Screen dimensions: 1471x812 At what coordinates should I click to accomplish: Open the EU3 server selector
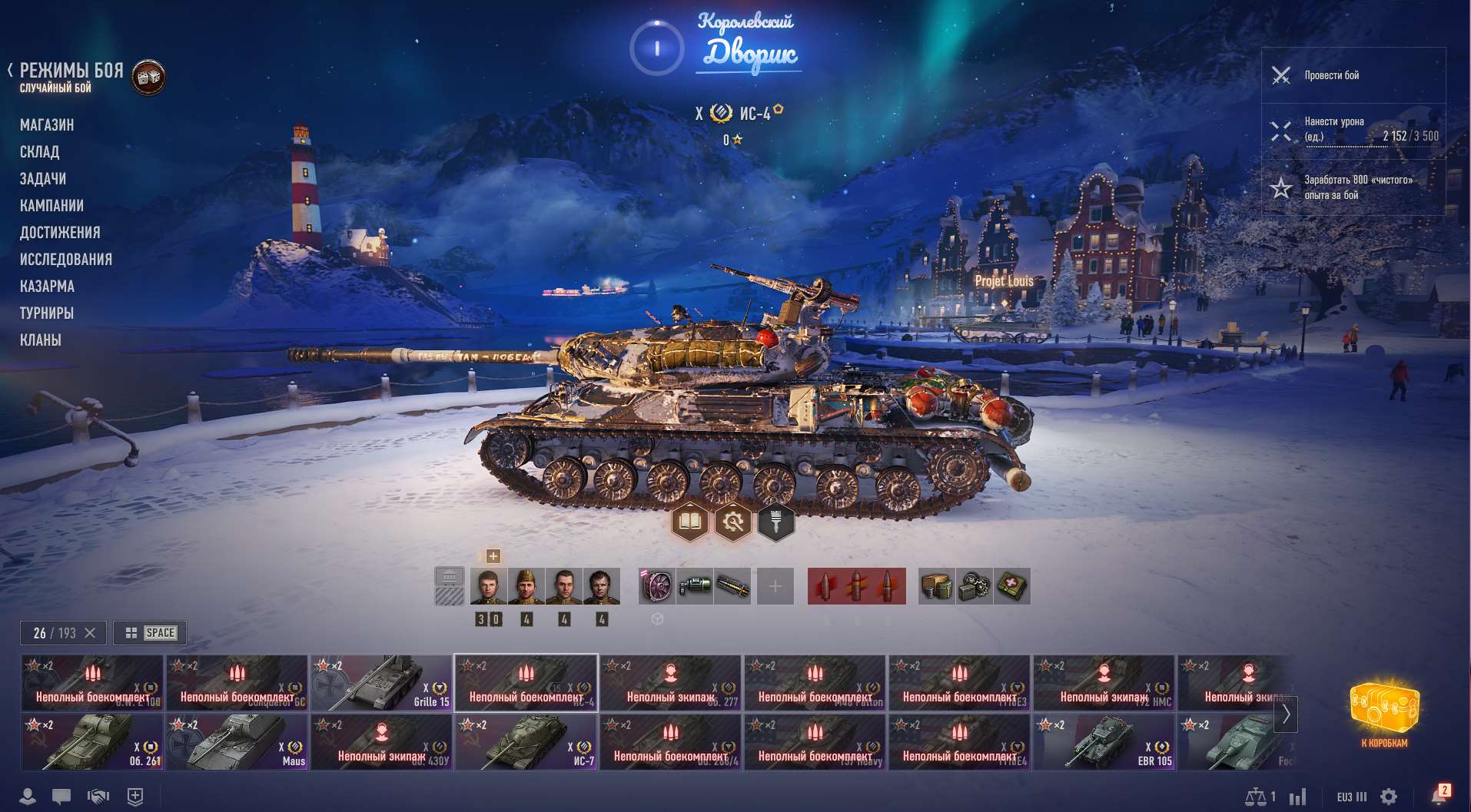click(1350, 797)
